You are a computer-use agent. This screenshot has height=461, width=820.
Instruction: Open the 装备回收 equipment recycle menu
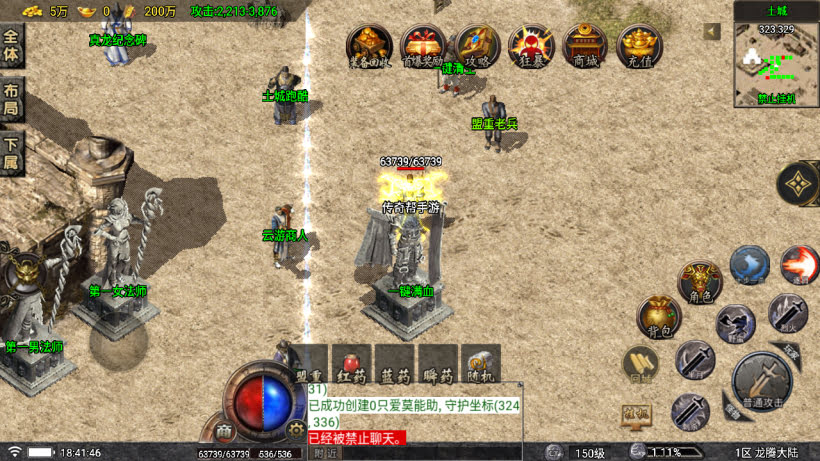click(x=368, y=46)
